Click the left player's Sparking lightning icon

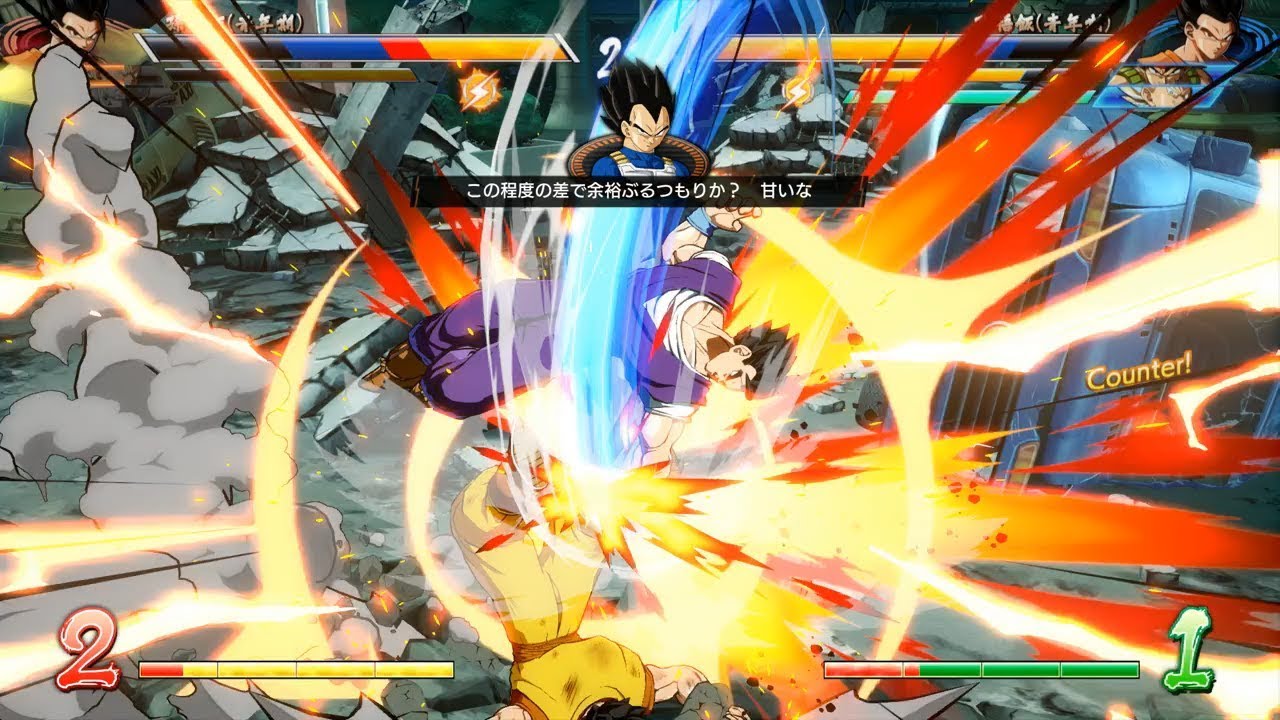[x=481, y=89]
